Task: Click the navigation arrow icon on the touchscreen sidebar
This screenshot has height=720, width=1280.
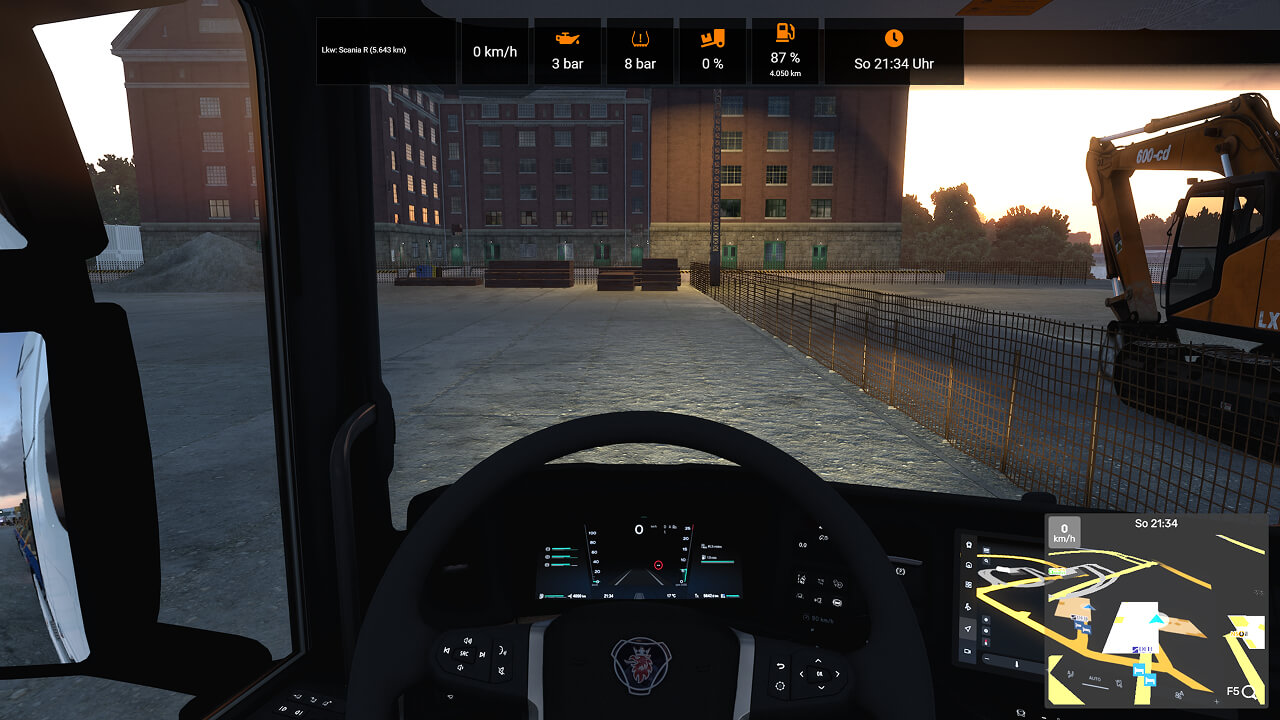Action: pos(969,628)
